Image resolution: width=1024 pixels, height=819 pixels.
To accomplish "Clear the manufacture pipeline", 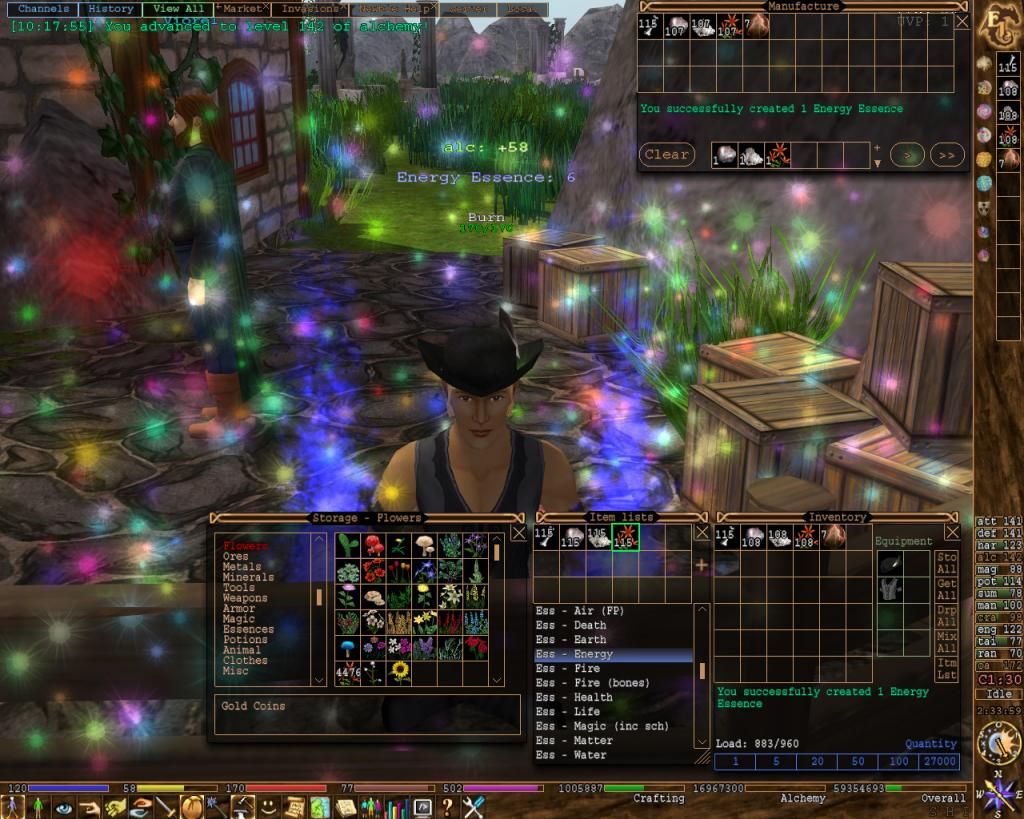I will click(x=666, y=155).
